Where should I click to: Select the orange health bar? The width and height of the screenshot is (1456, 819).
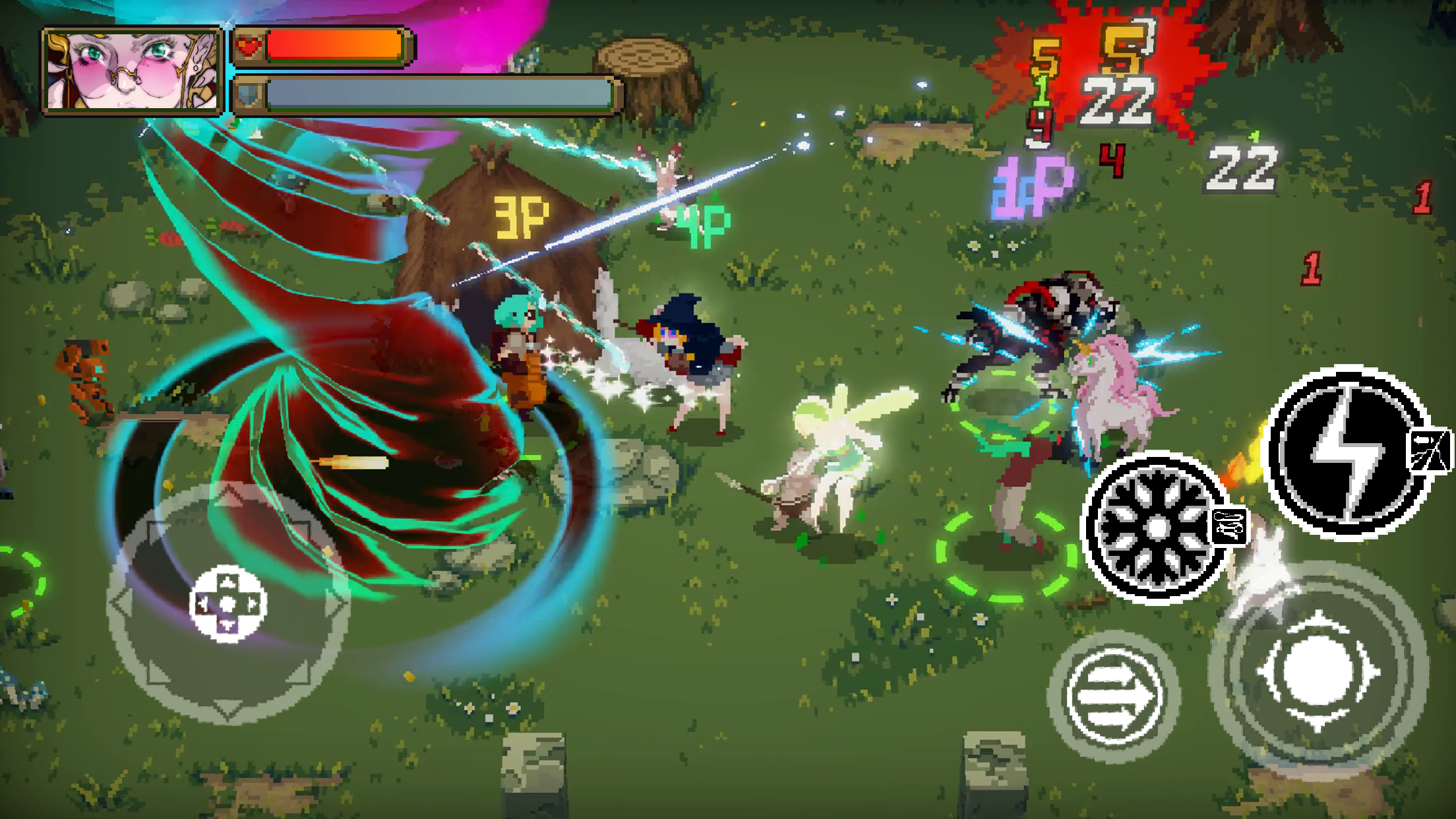click(x=336, y=46)
